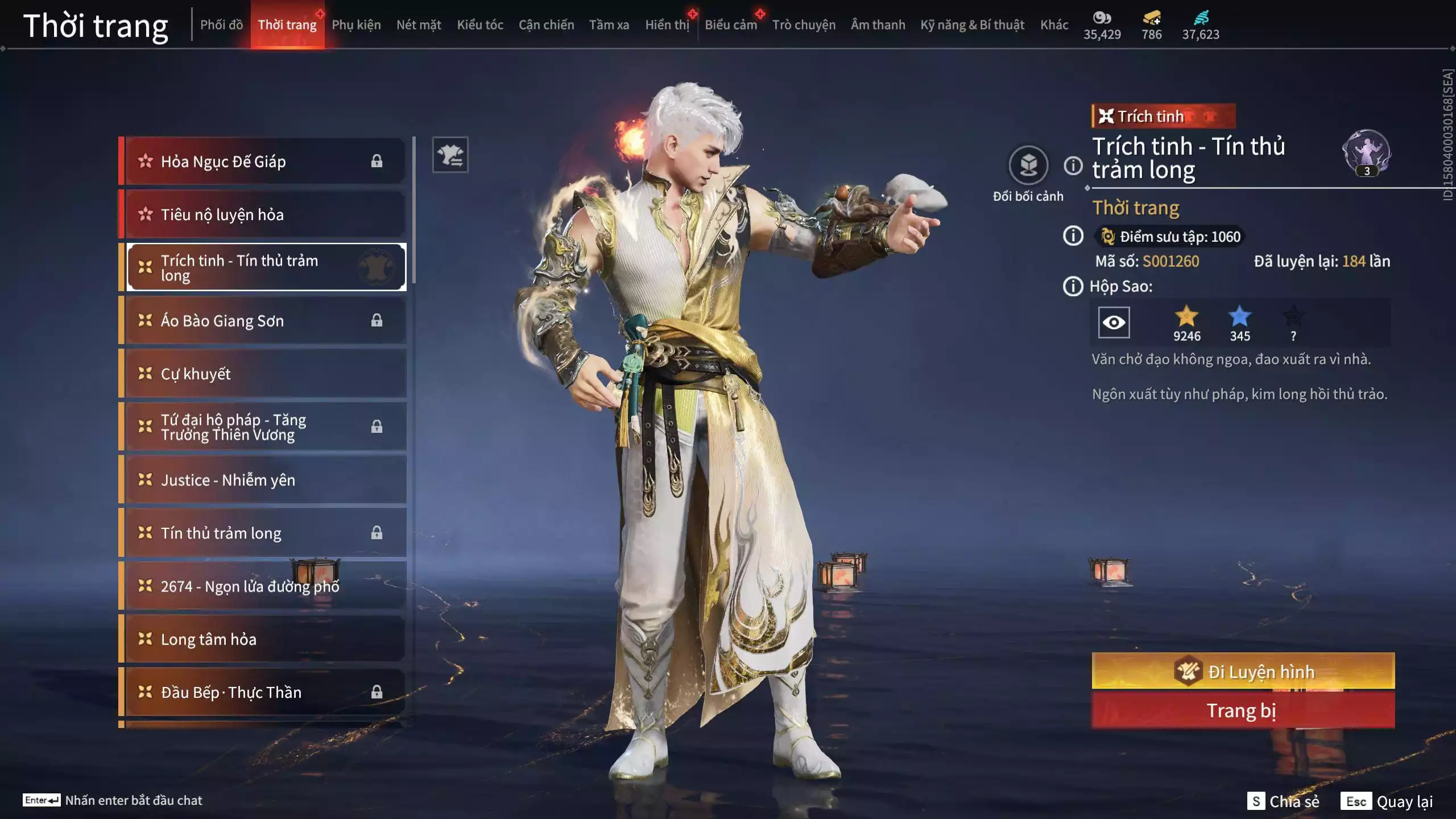Click Quay lại to go back

[1387, 801]
